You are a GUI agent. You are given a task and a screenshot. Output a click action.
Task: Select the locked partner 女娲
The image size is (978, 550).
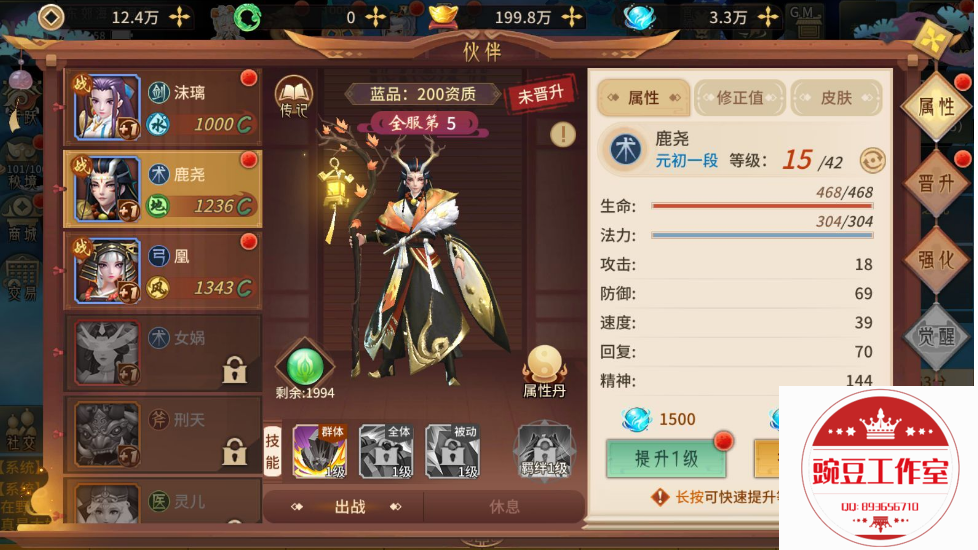click(163, 351)
